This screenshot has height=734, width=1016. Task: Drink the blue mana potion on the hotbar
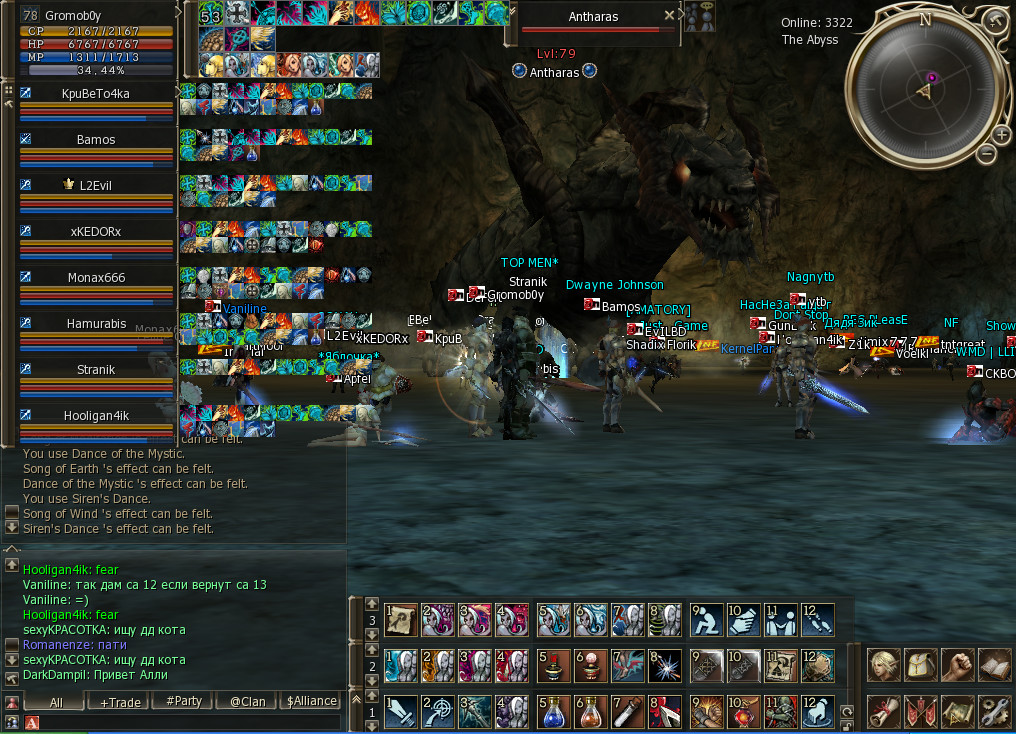[553, 712]
